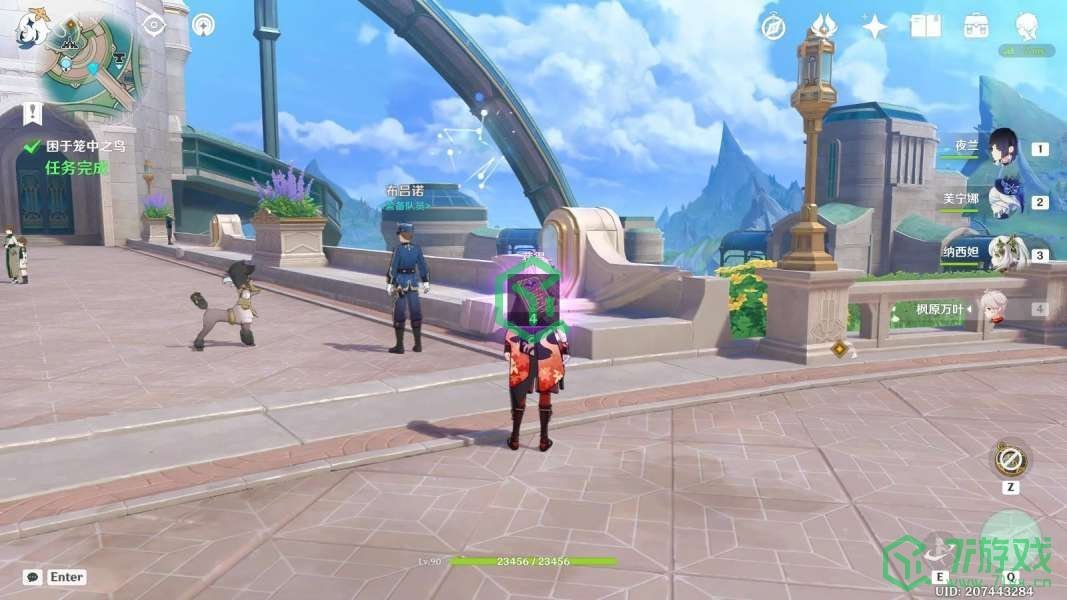The width and height of the screenshot is (1067, 600).
Task: Activate the elemental sight eye icon
Action: pos(153,25)
